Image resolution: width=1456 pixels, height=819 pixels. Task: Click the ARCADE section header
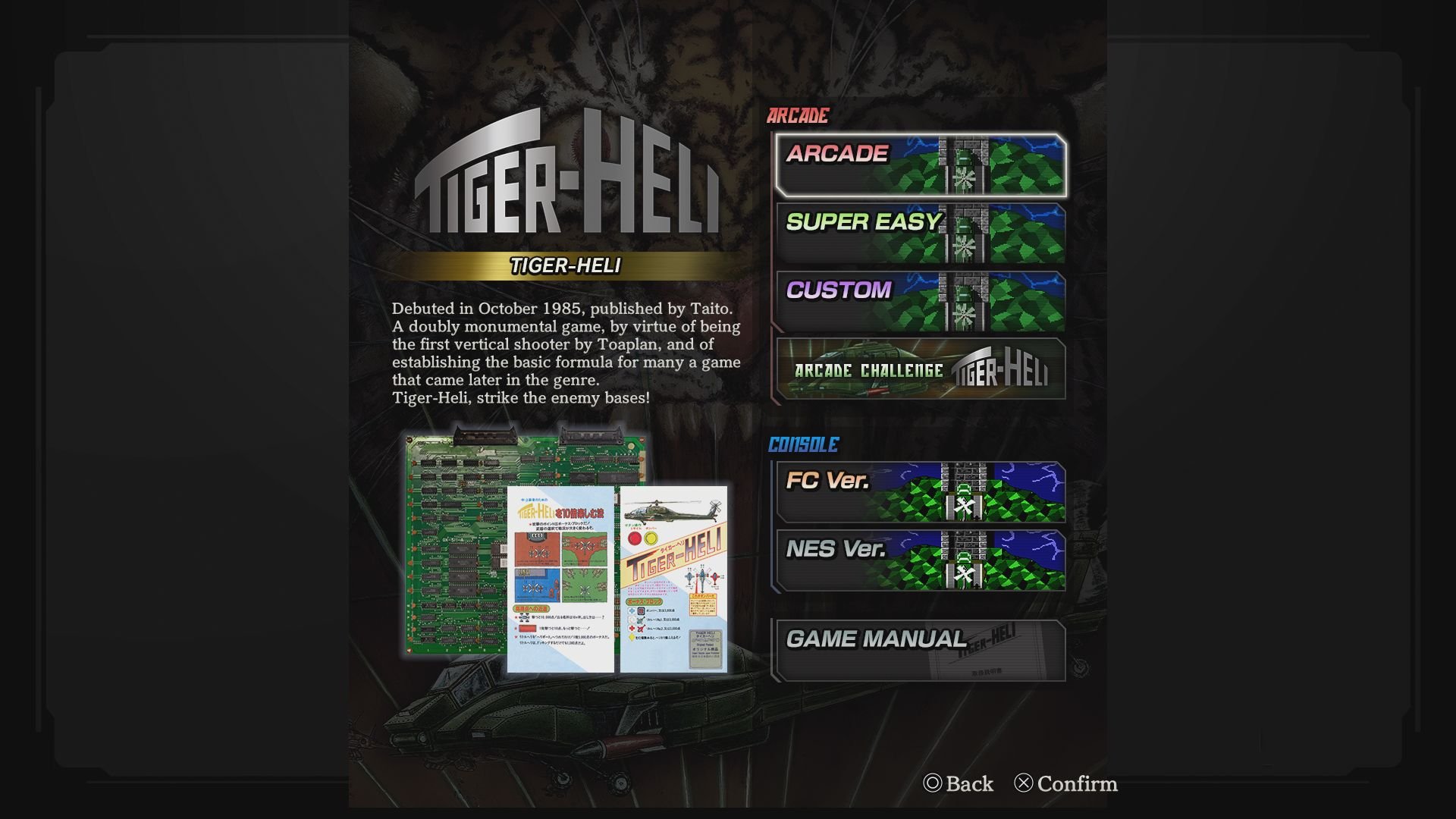pos(797,116)
